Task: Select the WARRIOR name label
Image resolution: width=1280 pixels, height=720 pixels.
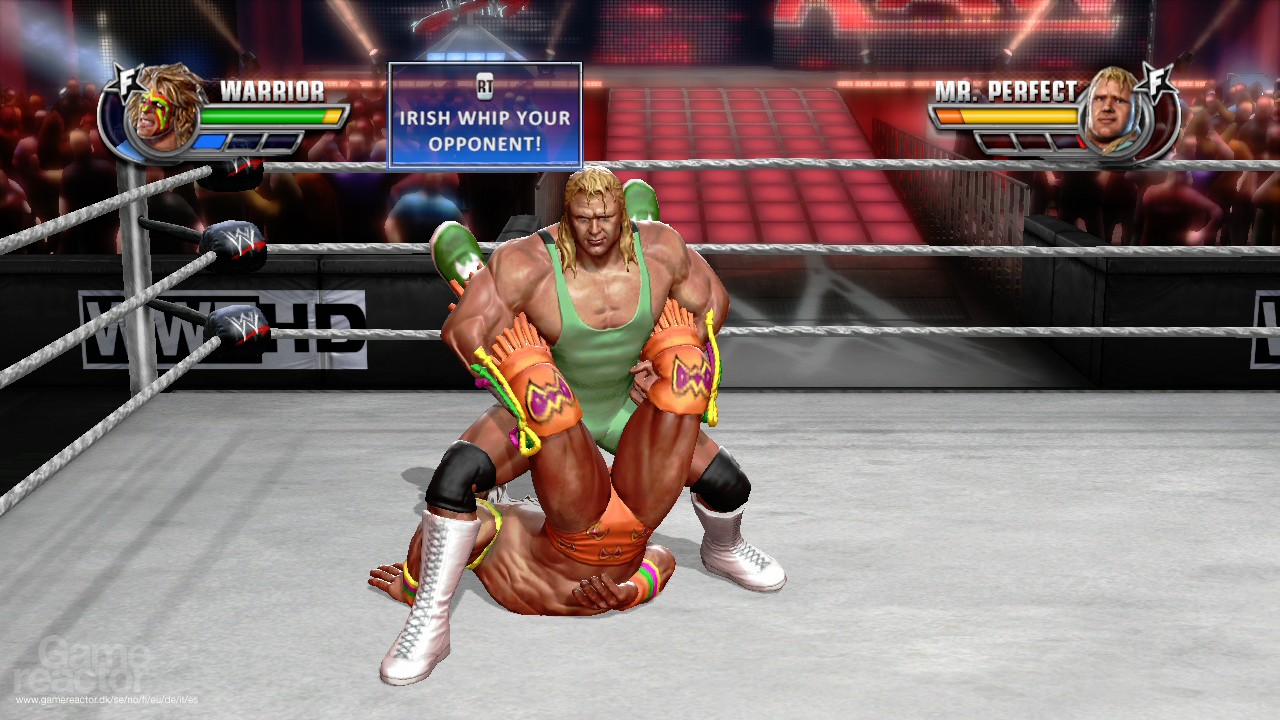Action: click(x=272, y=89)
